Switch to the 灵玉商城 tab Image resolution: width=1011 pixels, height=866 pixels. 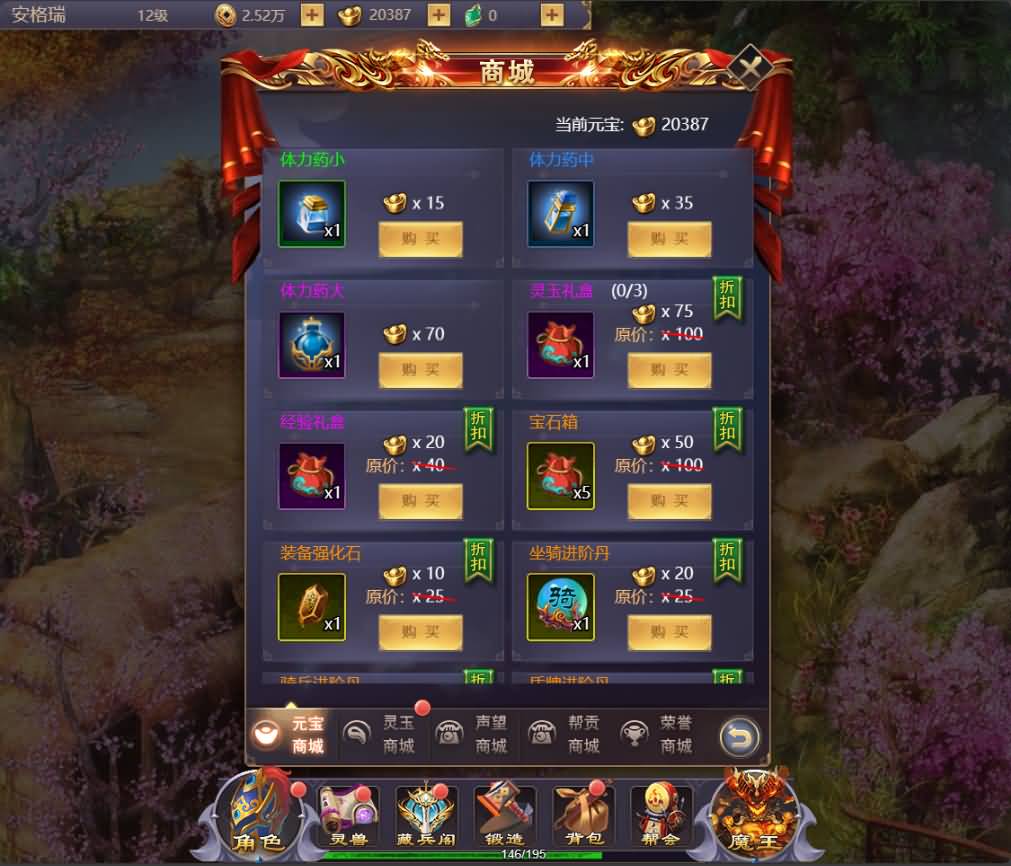coord(385,735)
